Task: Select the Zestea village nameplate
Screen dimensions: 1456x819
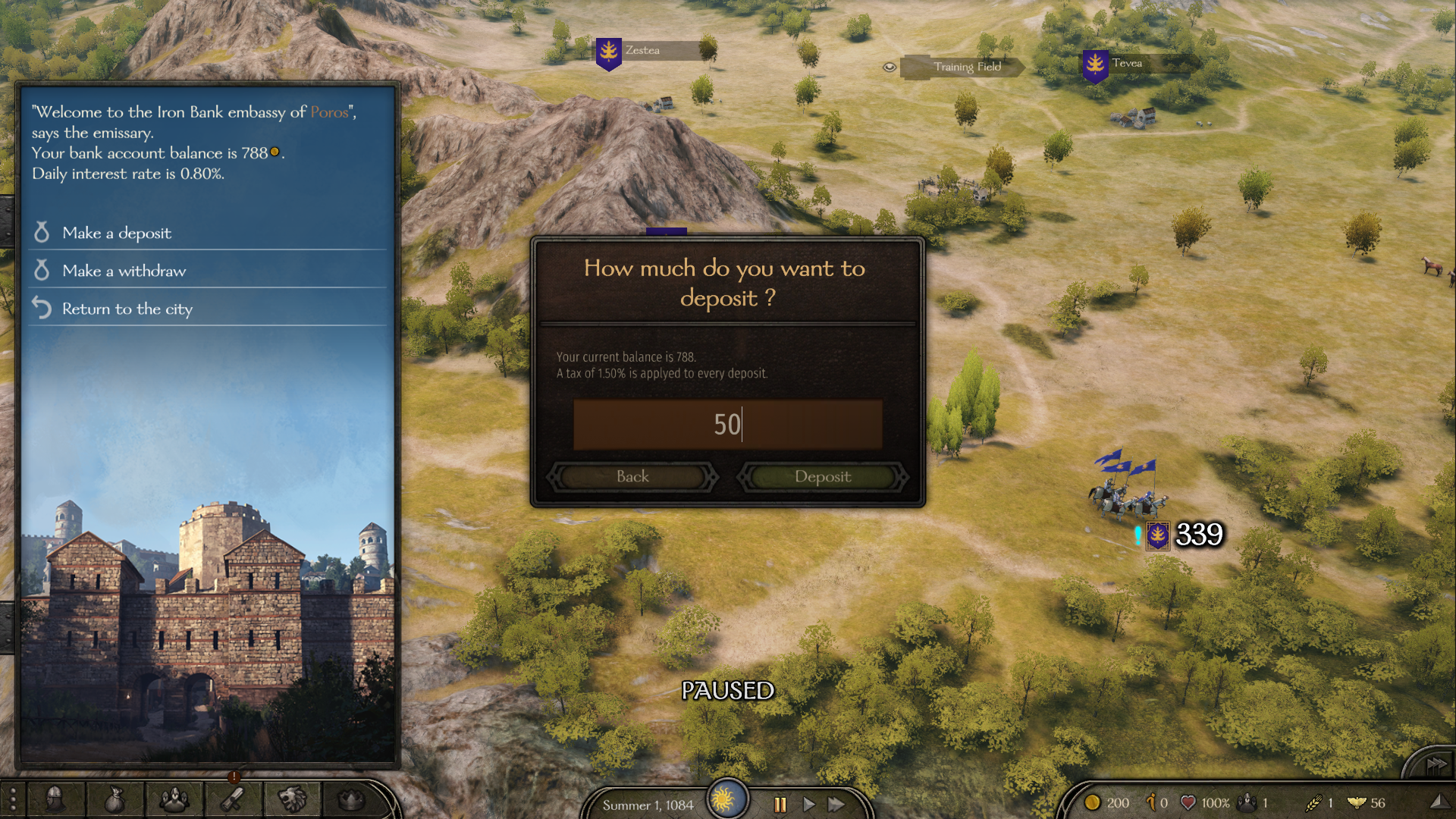Action: coord(642,51)
